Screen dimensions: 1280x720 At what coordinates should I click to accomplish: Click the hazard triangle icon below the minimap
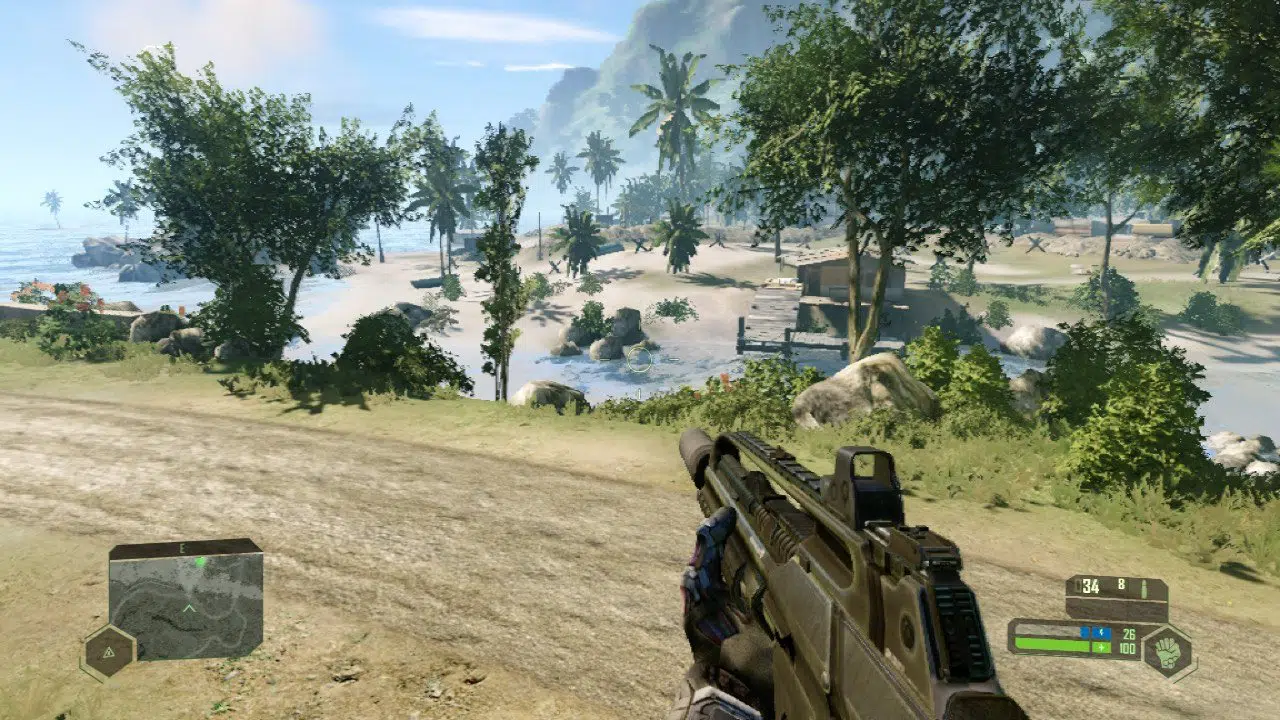pyautogui.click(x=109, y=653)
